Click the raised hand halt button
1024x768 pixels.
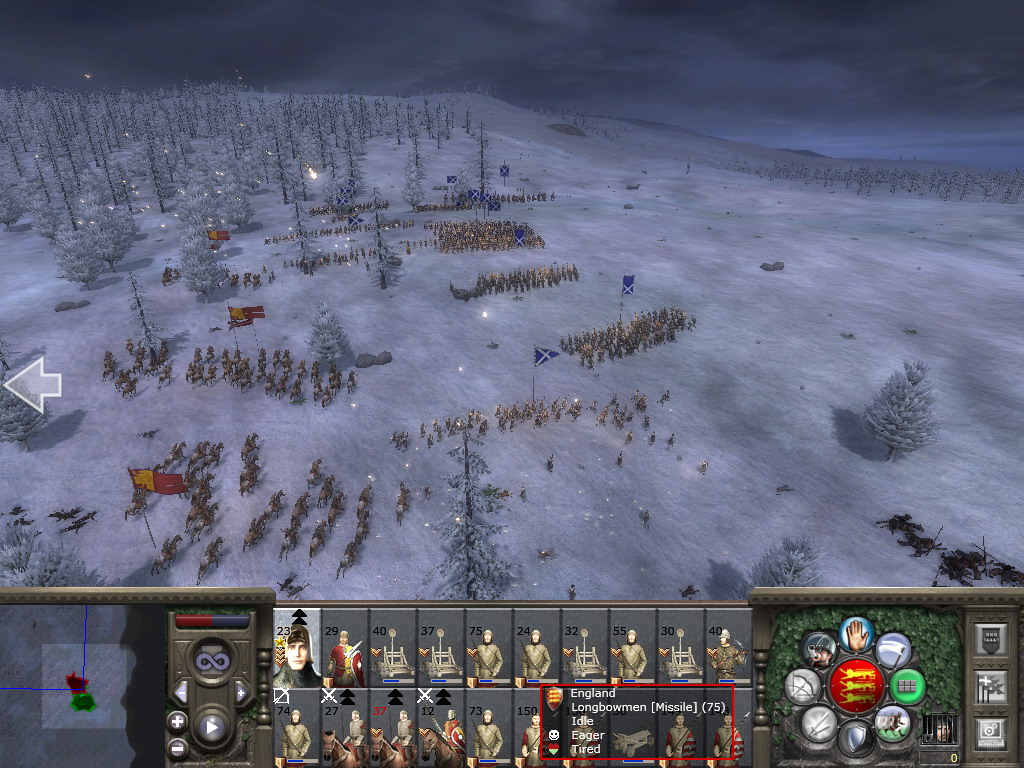point(857,633)
